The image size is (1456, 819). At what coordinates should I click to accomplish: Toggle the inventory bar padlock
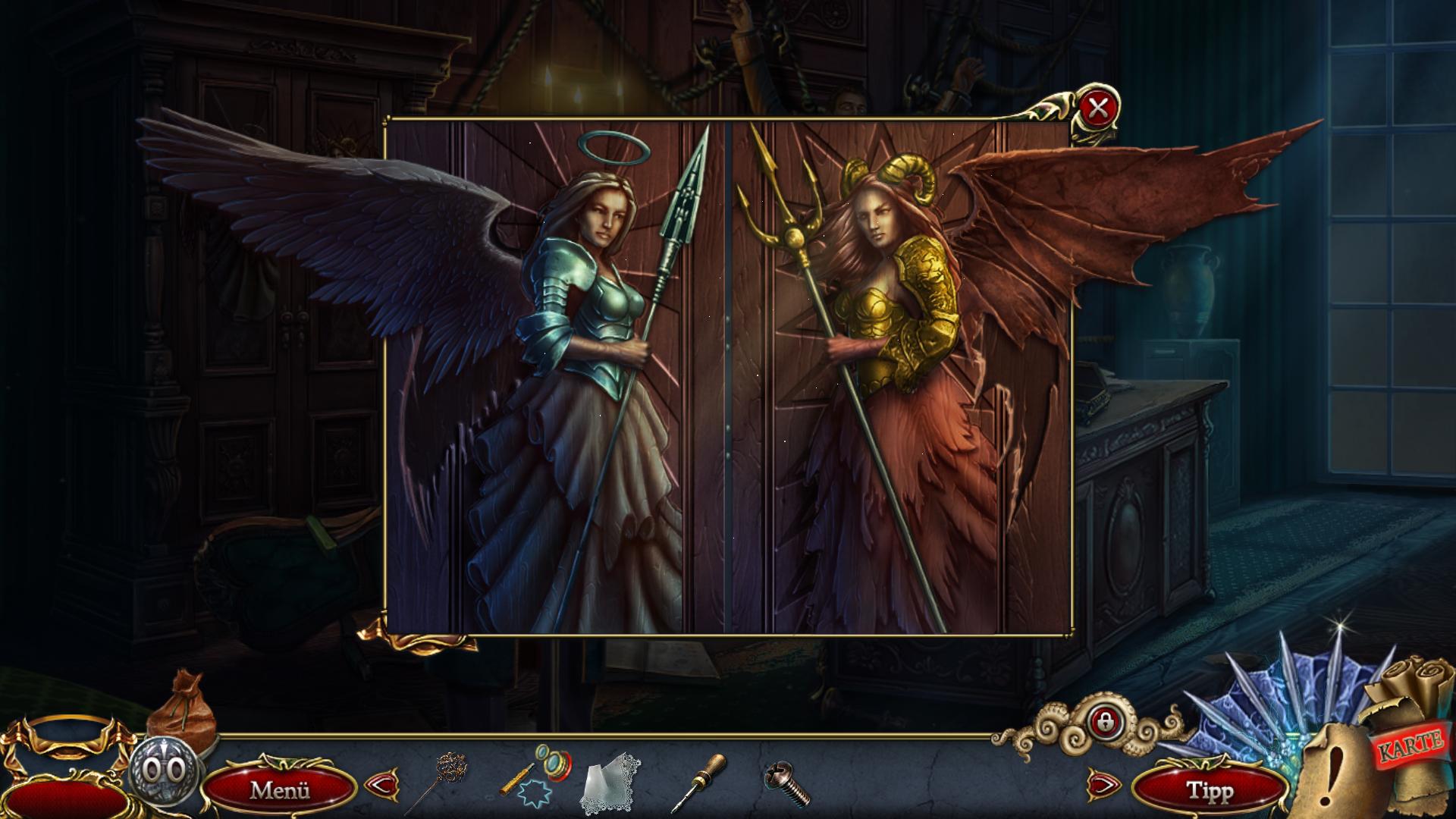coord(1104,721)
